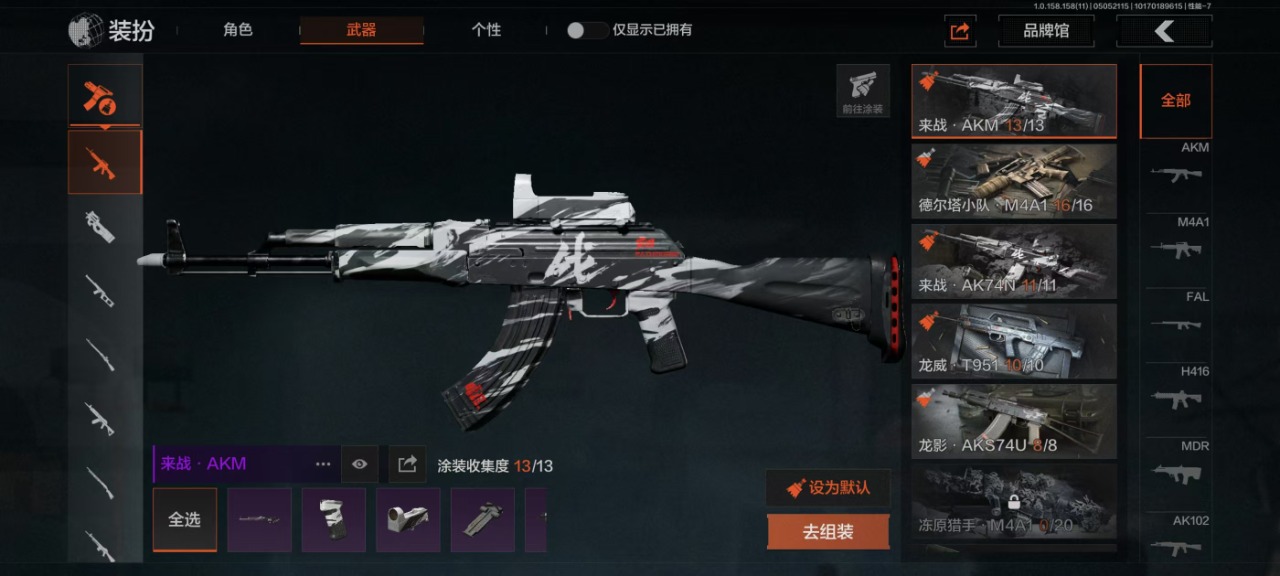This screenshot has height=576, width=1280.
Task: Click the 去组装 button
Action: tap(828, 532)
